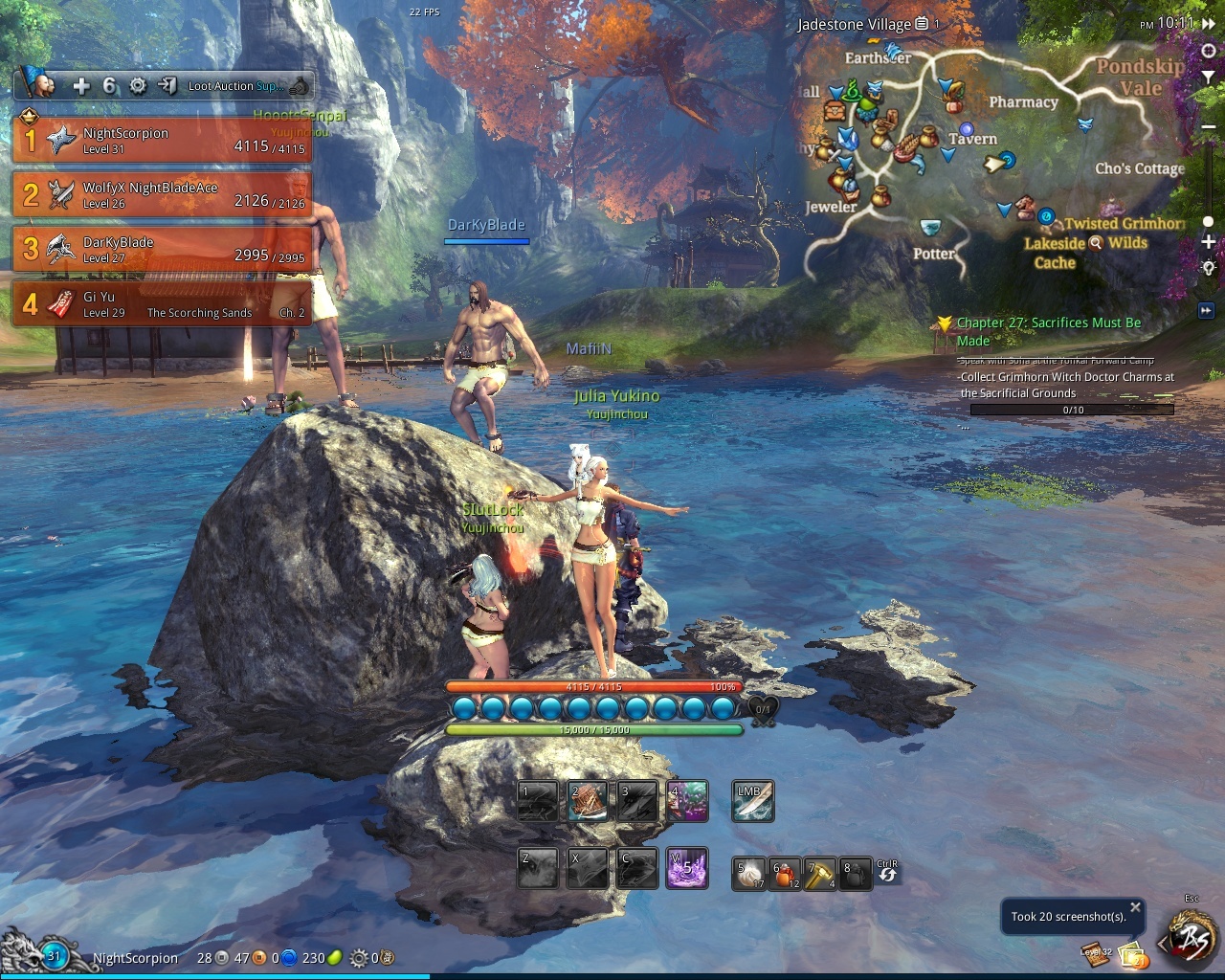Leave party with the exit-door icon
Viewport: 1225px width, 980px height.
[x=167, y=86]
